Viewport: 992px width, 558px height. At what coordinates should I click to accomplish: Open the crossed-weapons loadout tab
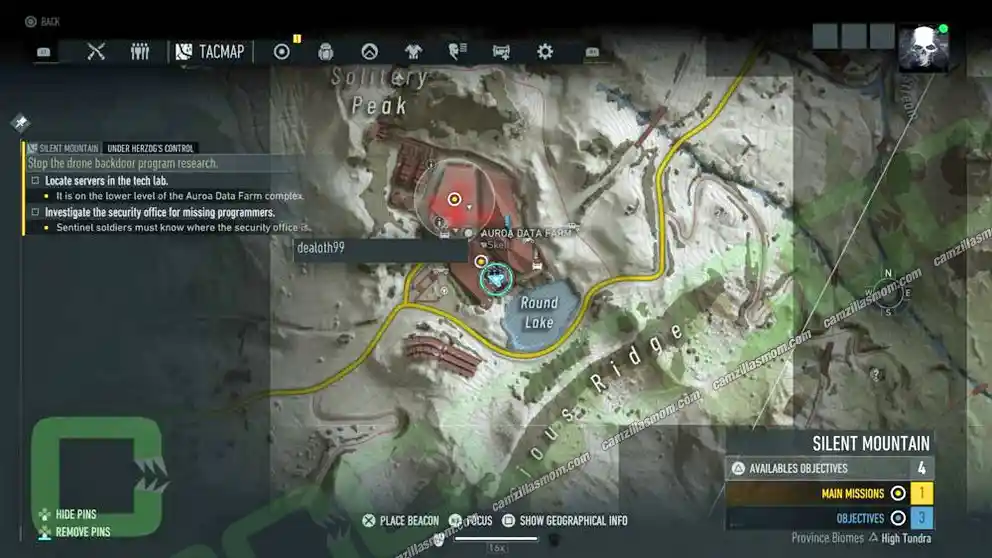96,51
